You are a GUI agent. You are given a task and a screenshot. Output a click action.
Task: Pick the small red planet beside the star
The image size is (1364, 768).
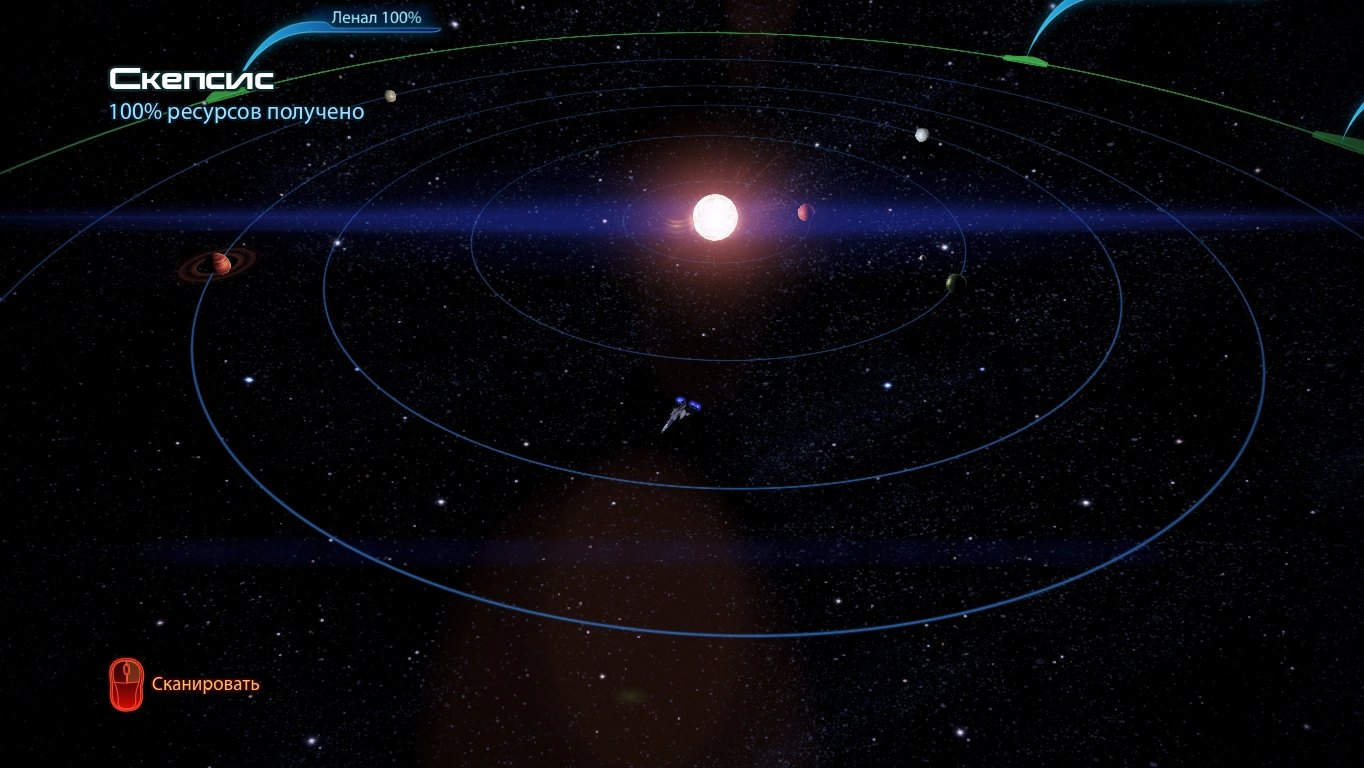(x=805, y=212)
